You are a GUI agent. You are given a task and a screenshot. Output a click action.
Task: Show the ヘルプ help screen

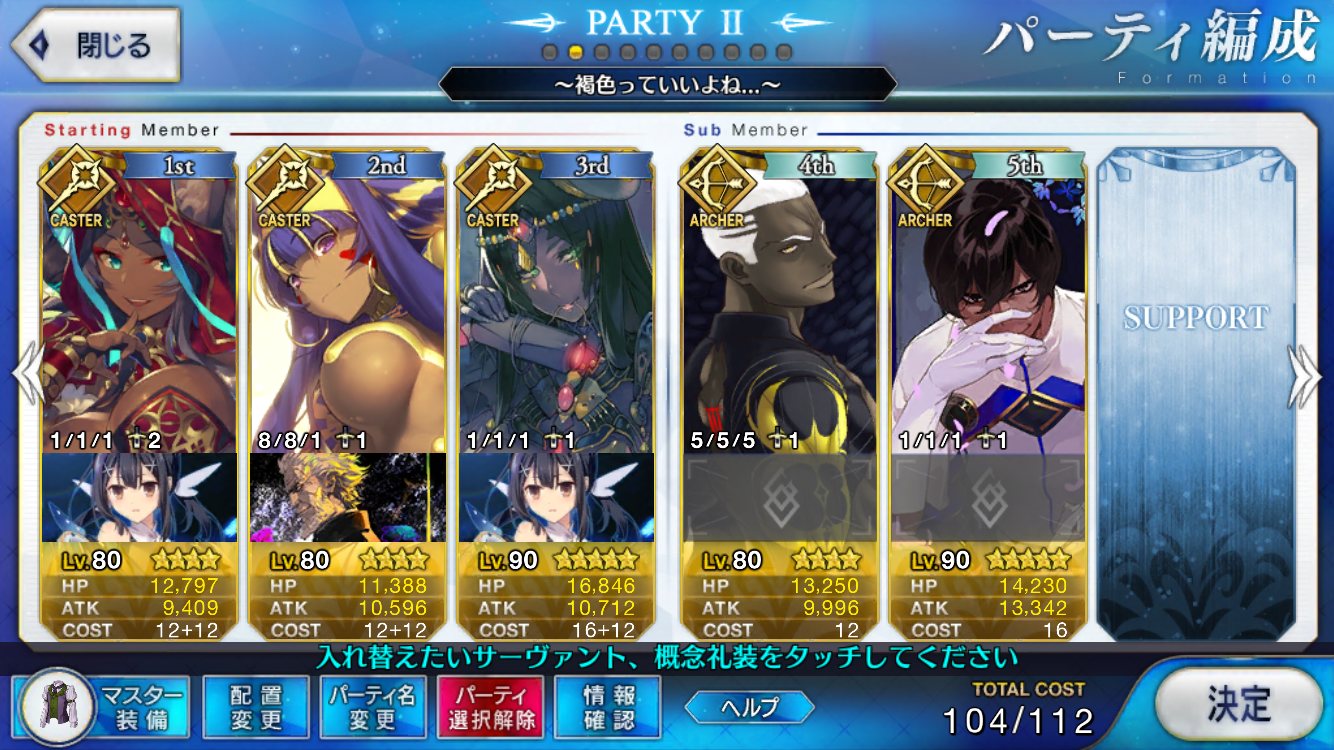749,707
